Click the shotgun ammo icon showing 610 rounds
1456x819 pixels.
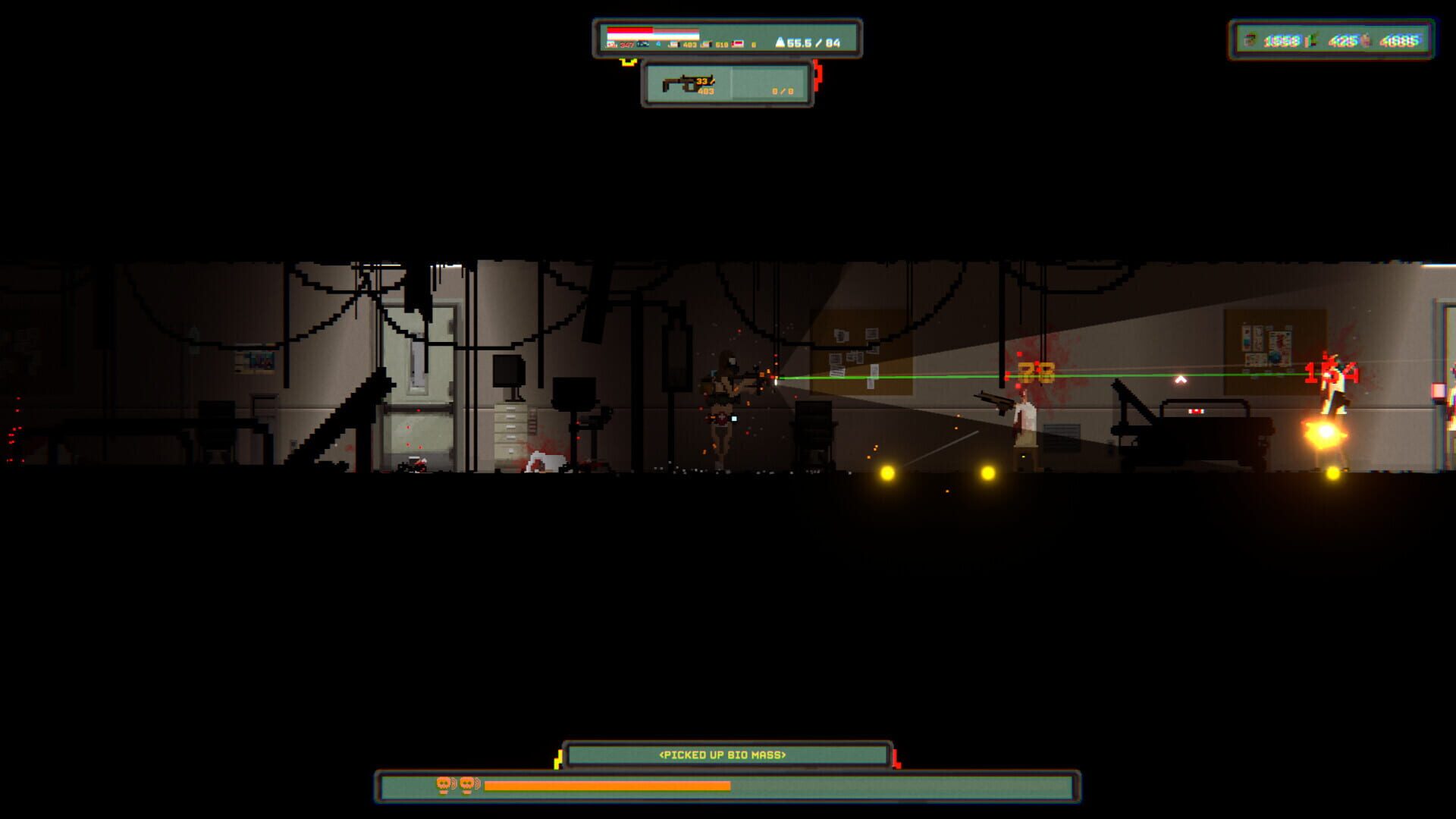pos(707,44)
